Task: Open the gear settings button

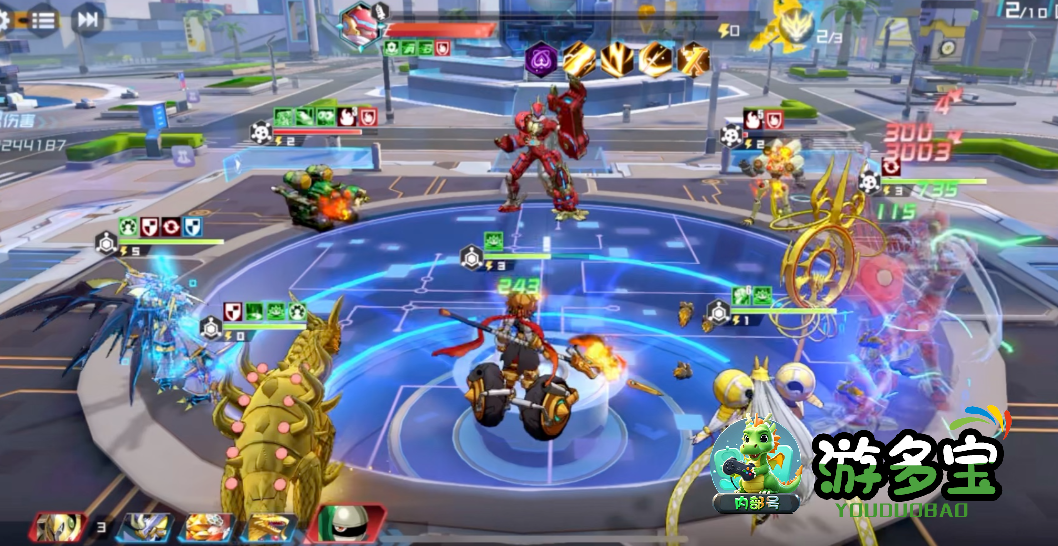Action: tap(3, 18)
